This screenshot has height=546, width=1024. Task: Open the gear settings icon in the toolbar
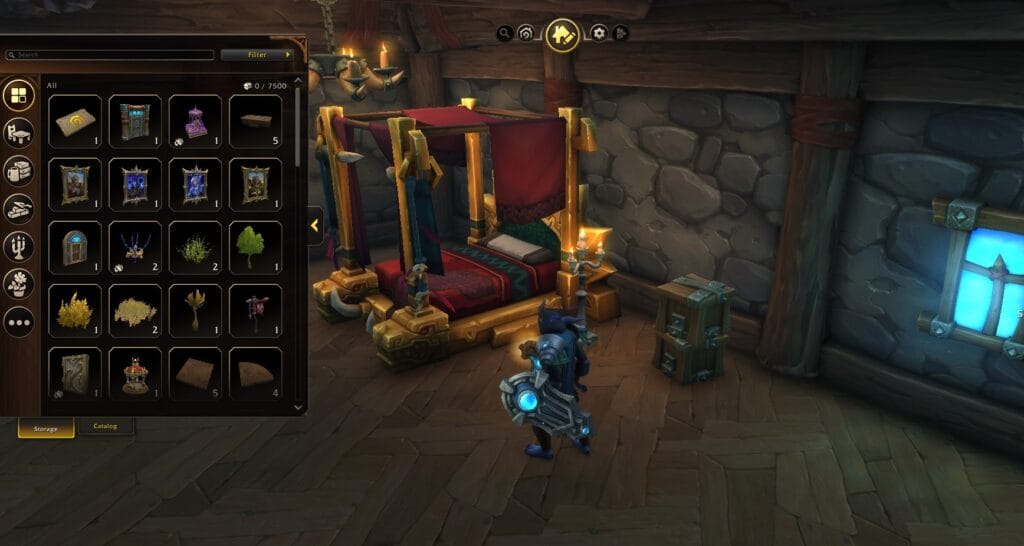coord(599,33)
